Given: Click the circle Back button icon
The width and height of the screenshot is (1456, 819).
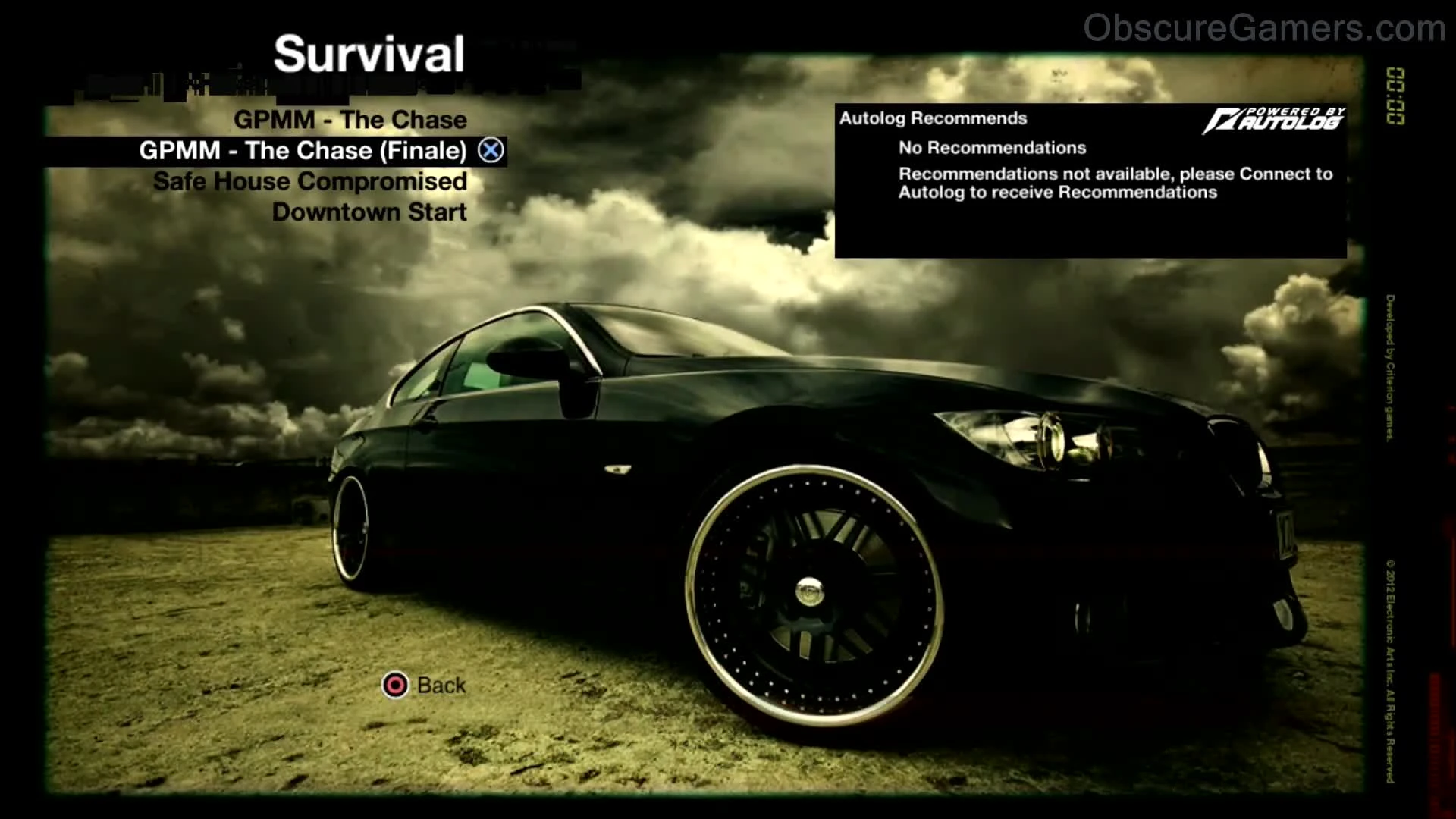Looking at the screenshot, I should click(395, 685).
